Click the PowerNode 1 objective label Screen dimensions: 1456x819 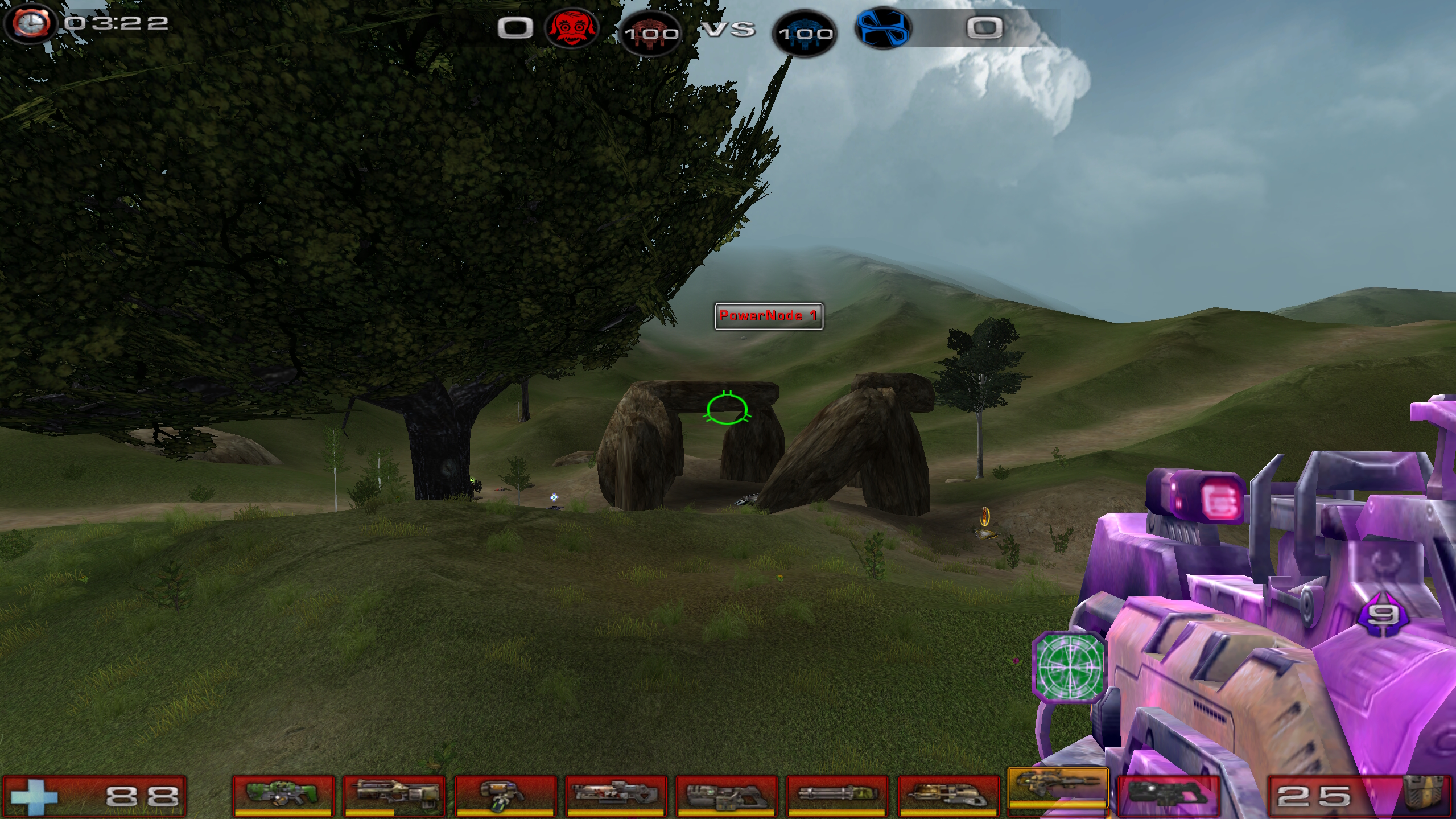pos(768,316)
